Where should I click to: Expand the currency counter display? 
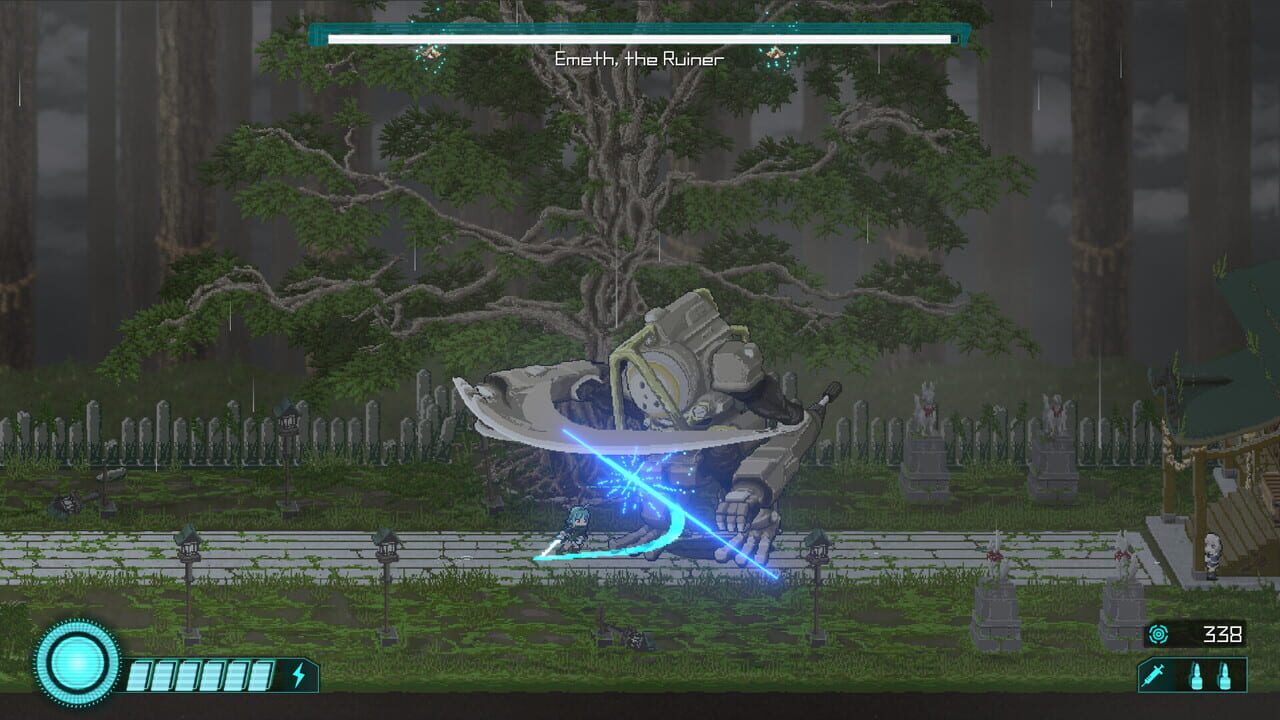tap(1195, 634)
